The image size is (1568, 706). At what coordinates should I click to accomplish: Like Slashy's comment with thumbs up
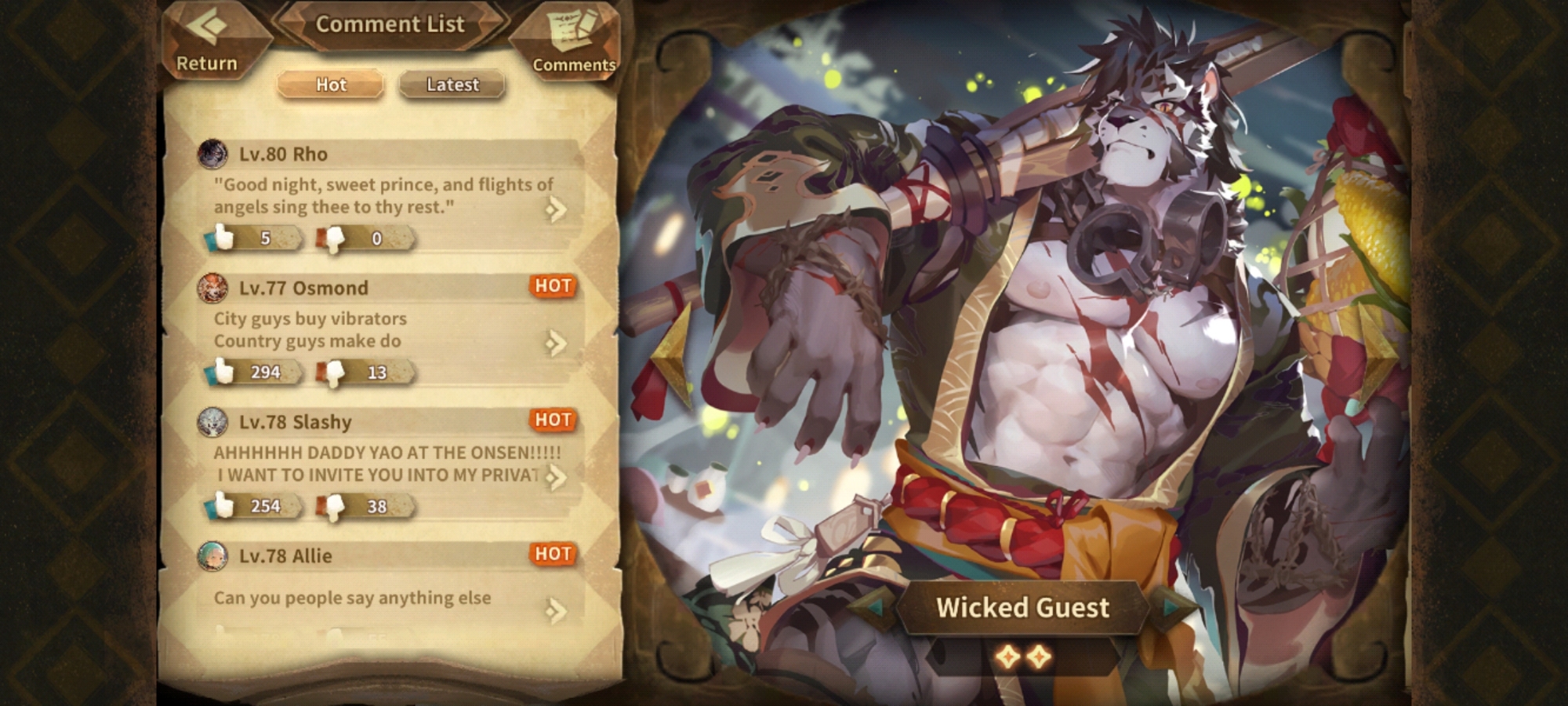pos(224,506)
